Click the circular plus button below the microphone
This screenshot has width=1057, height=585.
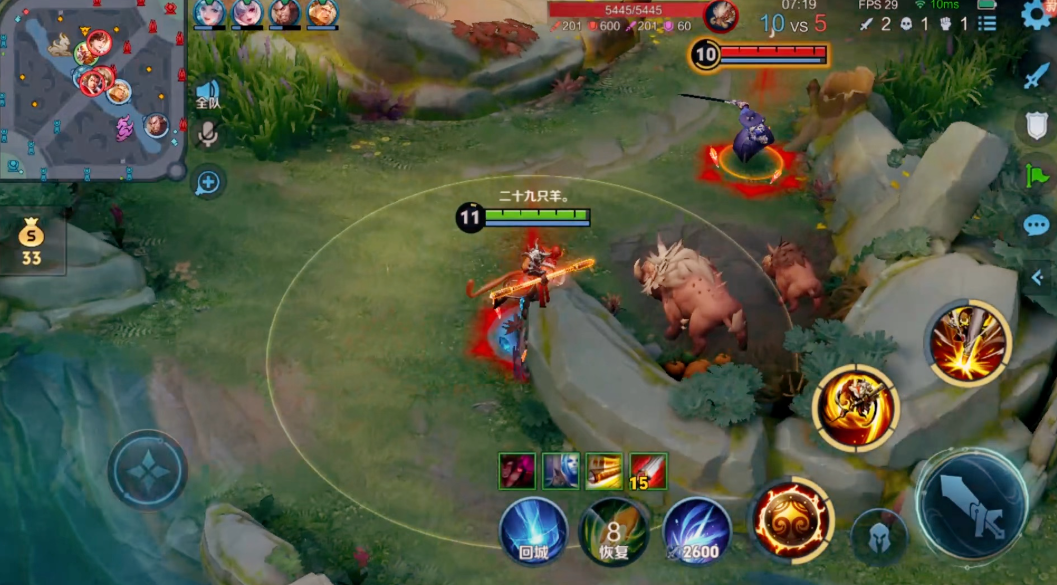coord(208,182)
